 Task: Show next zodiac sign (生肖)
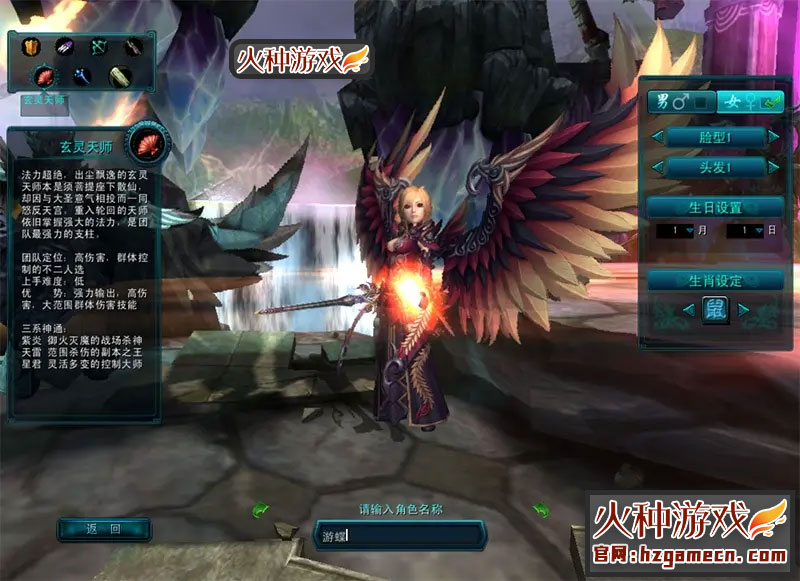pos(743,310)
